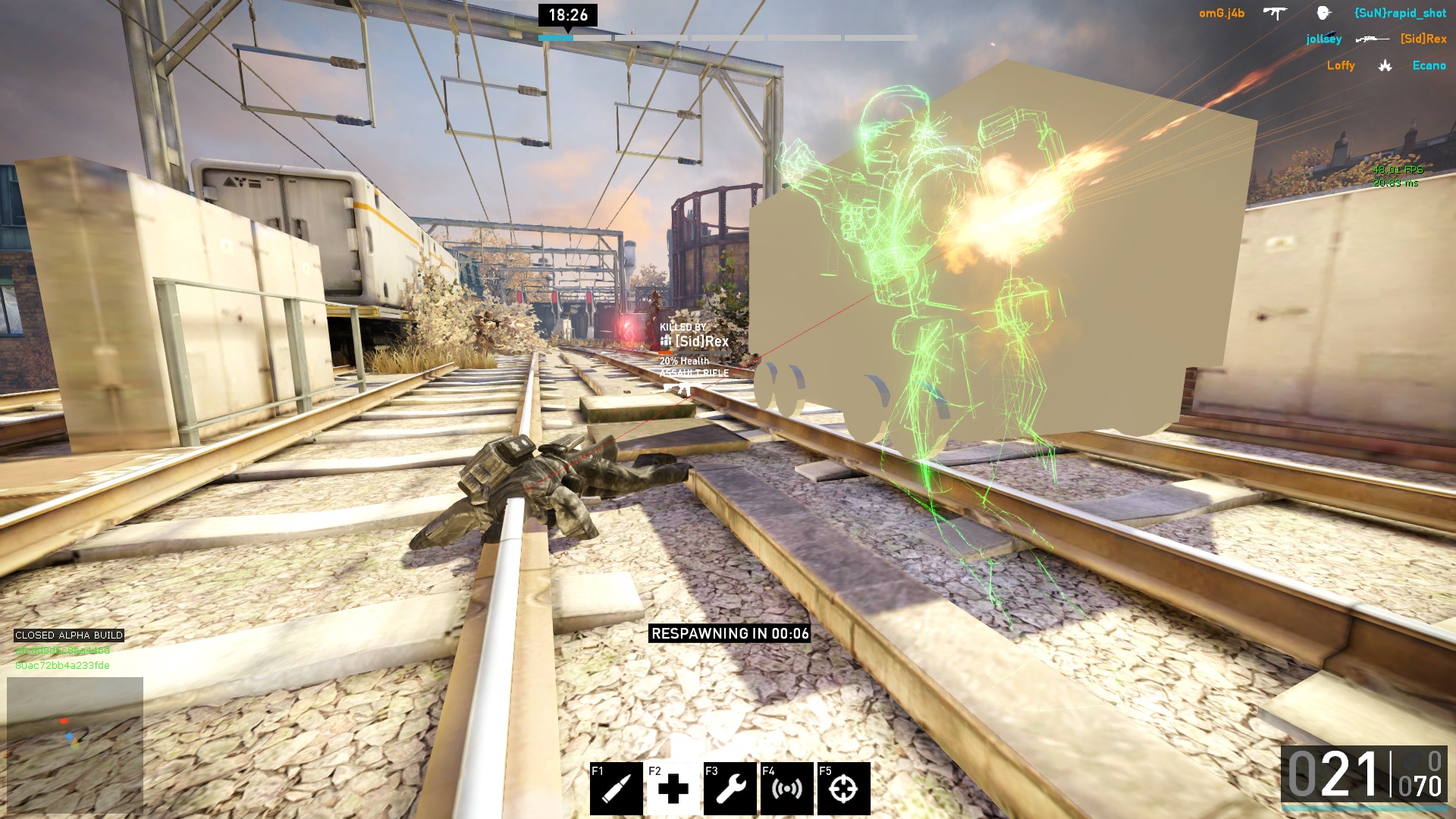Select [Sid]Rex killer name in death notice
Image resolution: width=1456 pixels, height=819 pixels.
[701, 342]
